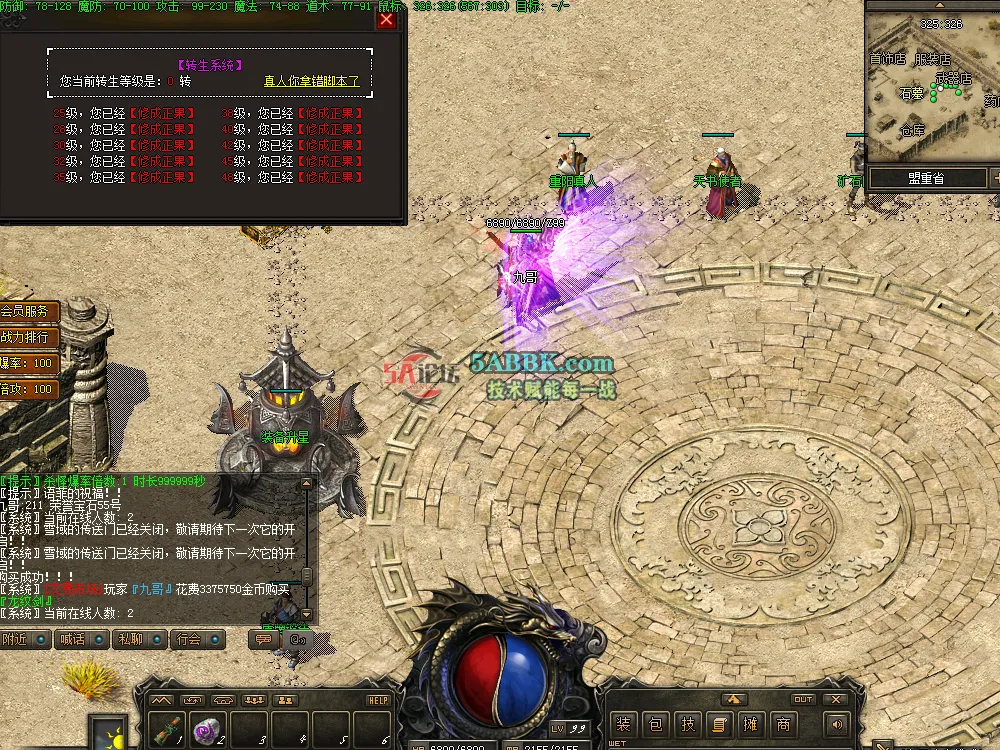Open the 包 bag inventory
The width and height of the screenshot is (1000, 750).
tap(655, 725)
